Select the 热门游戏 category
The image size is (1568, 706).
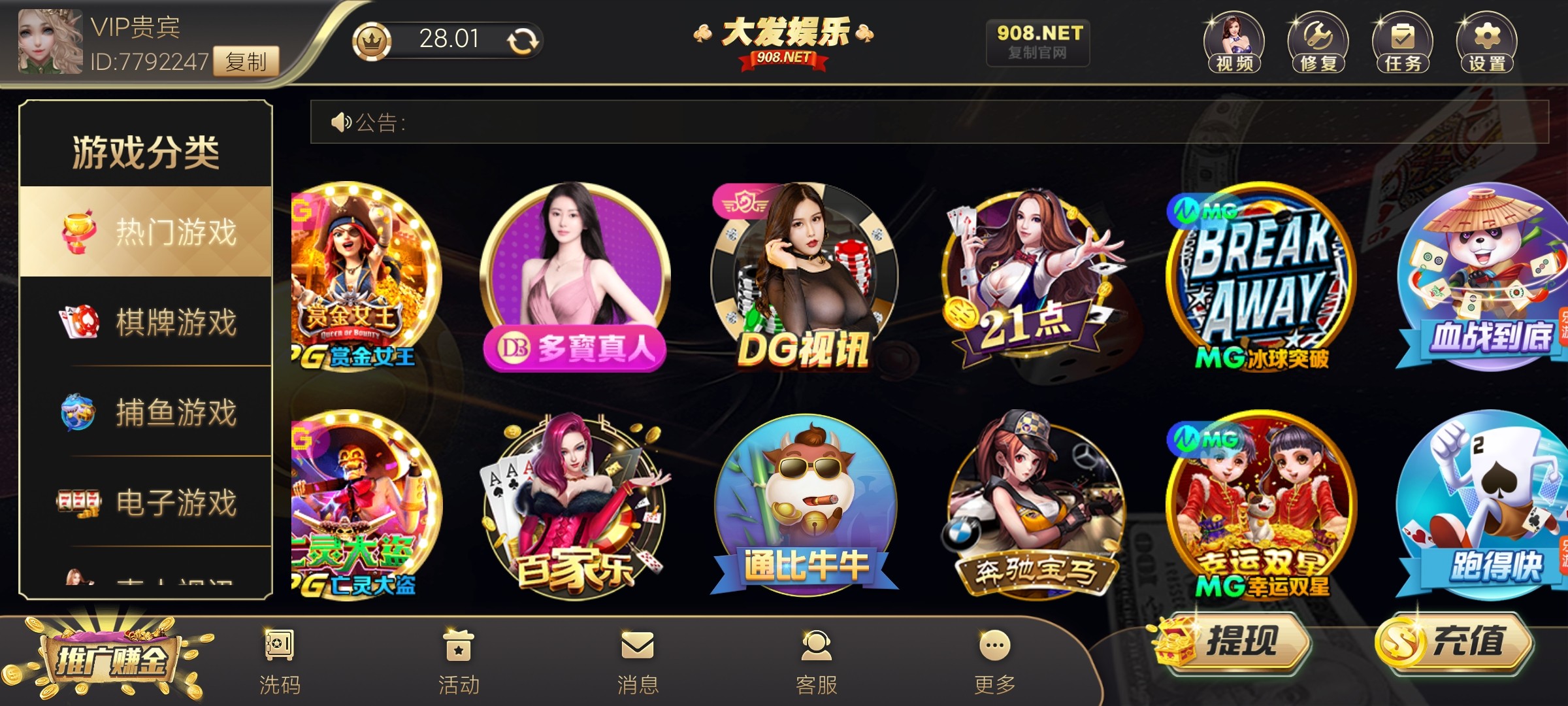pos(146,232)
